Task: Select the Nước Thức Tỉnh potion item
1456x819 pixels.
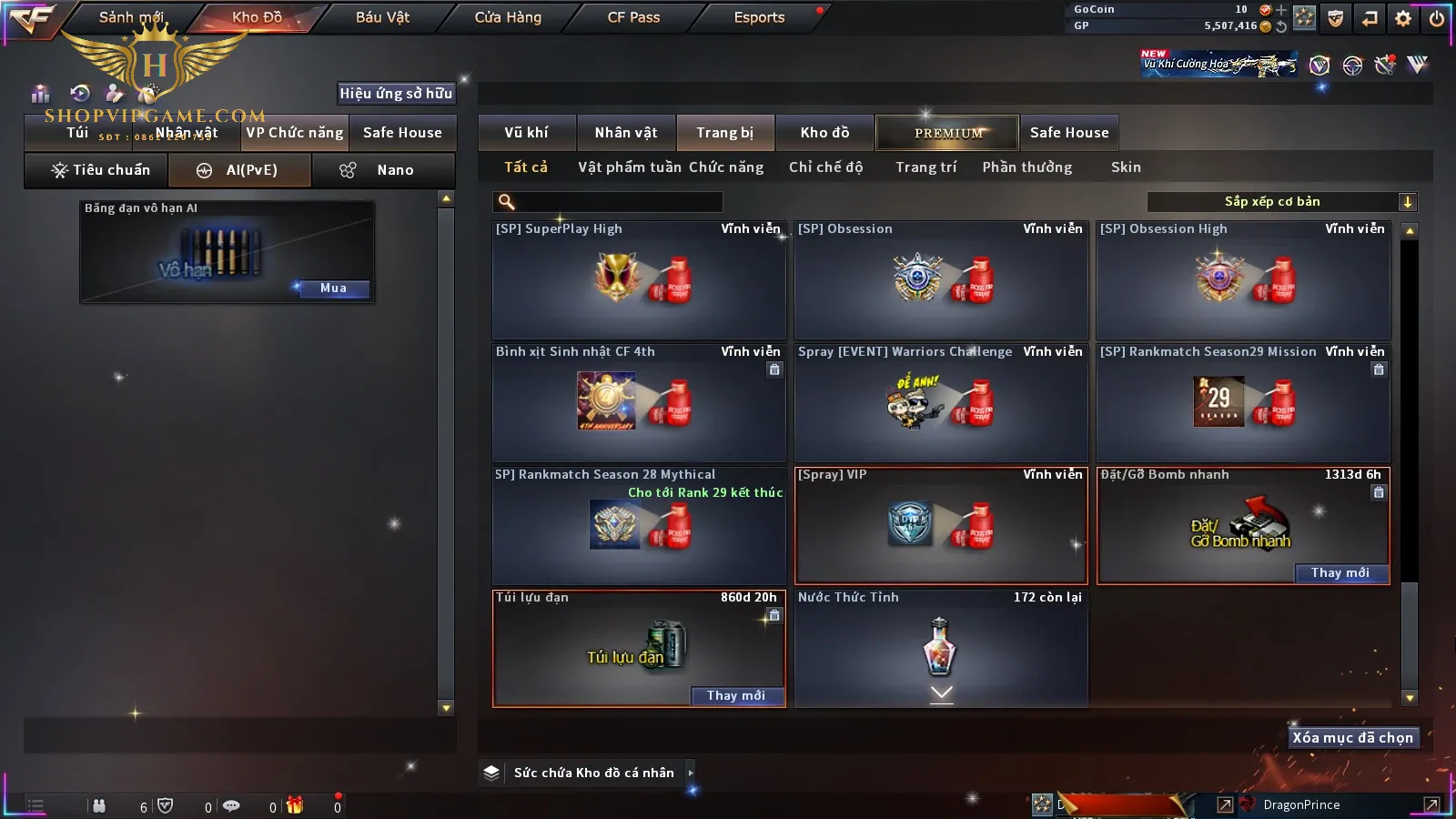Action: (941, 648)
